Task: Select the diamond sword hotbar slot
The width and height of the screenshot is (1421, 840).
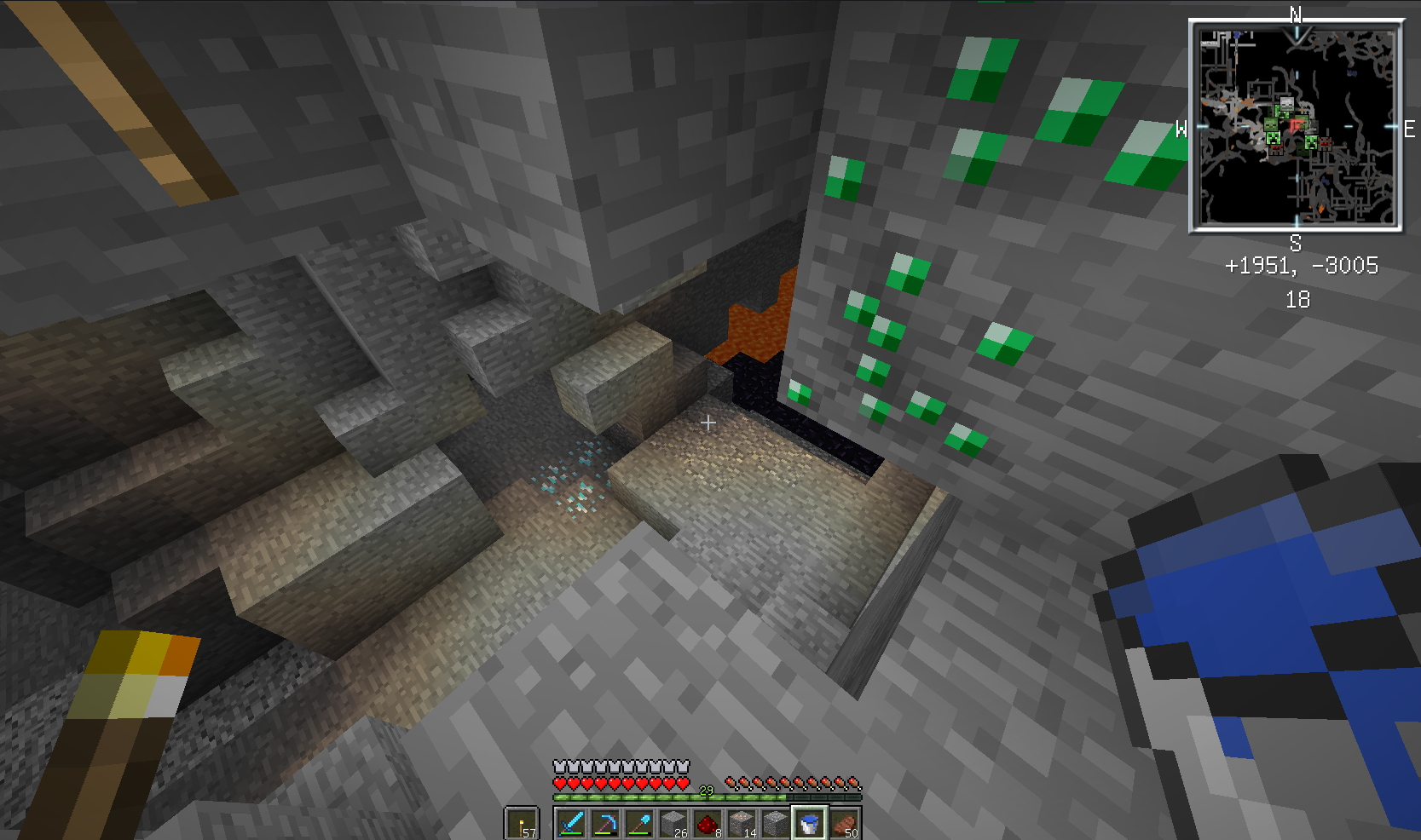Action: point(571,824)
